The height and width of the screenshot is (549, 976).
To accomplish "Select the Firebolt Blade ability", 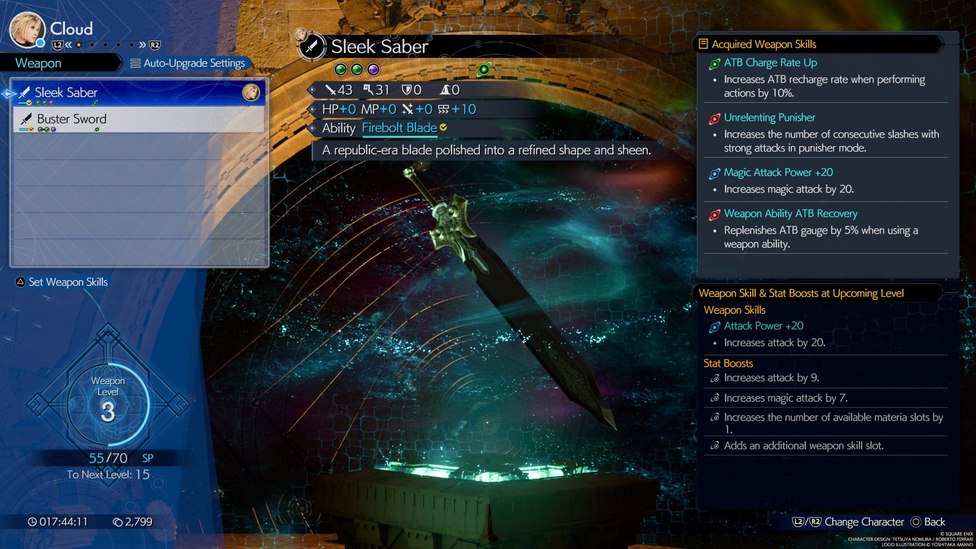I will [x=399, y=128].
